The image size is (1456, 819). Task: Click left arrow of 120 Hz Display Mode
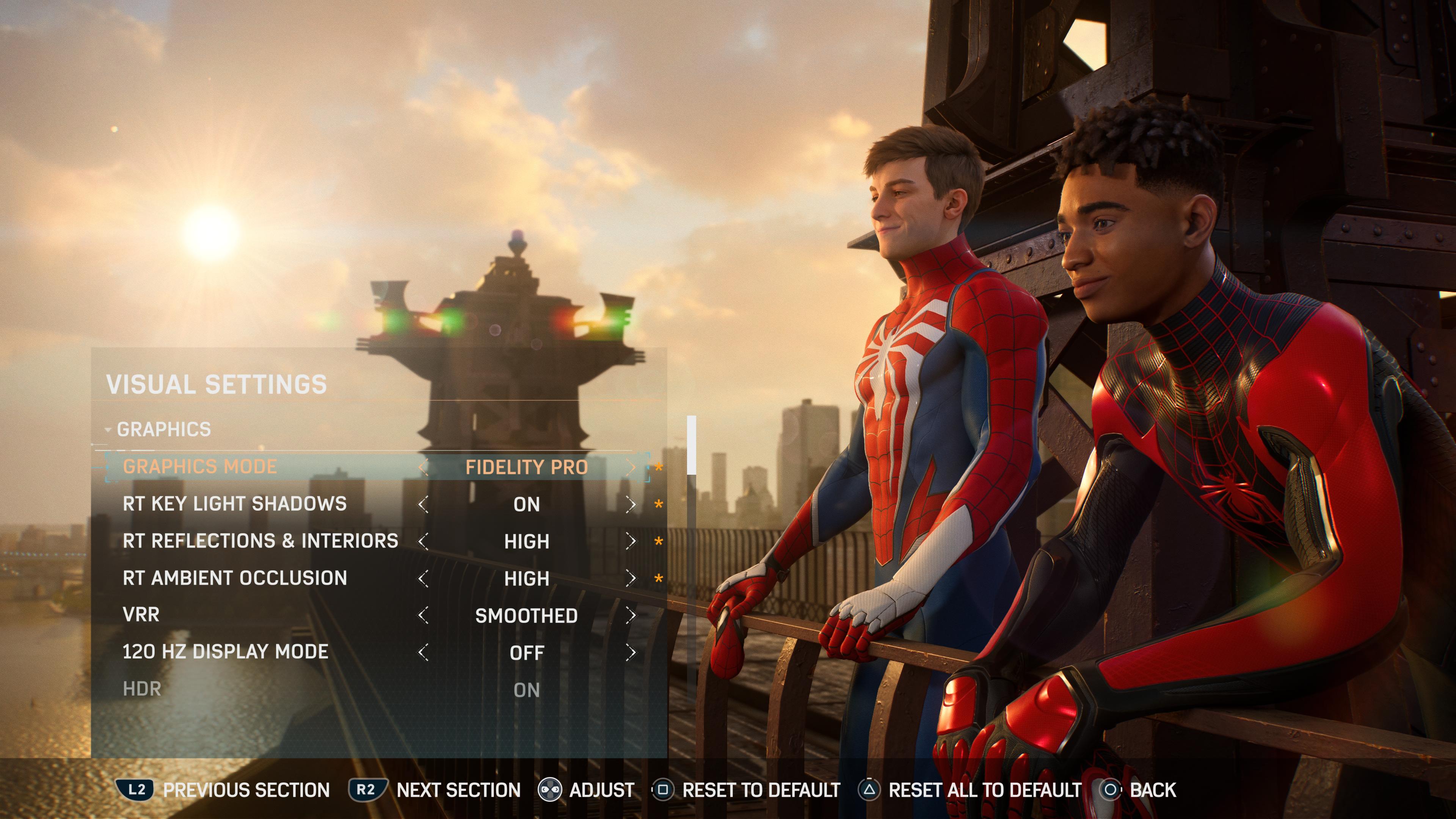tap(423, 653)
